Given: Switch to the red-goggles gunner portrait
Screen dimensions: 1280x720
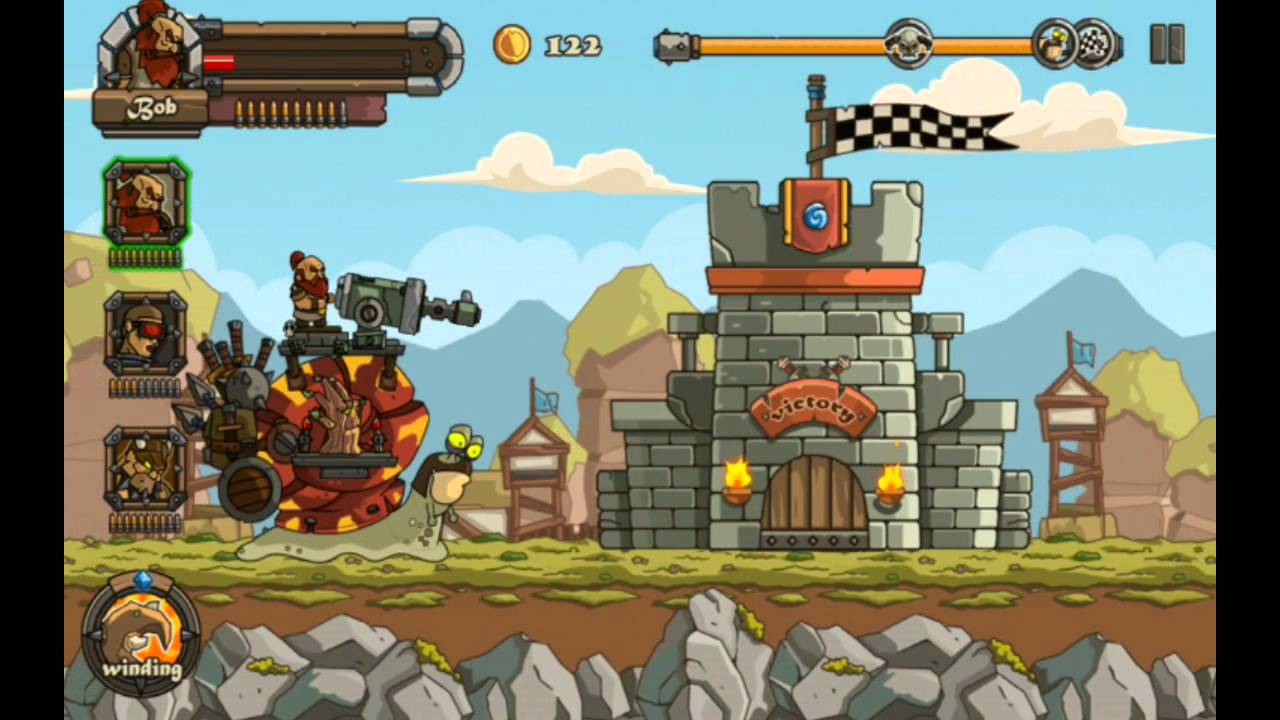Looking at the screenshot, I should 145,334.
